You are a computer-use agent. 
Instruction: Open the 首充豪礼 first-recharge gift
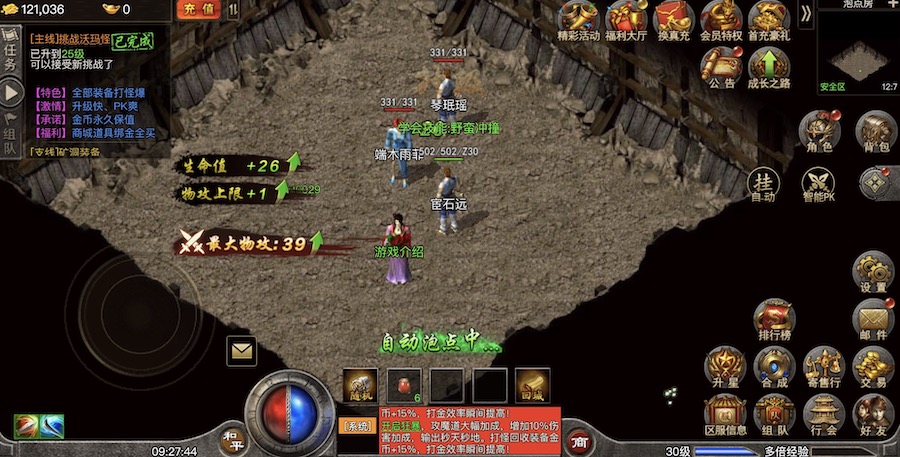768,22
